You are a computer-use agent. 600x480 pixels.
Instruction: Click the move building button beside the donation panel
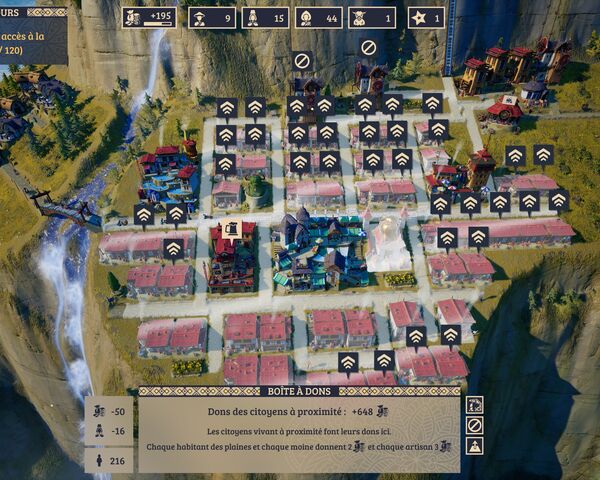pos(475,405)
